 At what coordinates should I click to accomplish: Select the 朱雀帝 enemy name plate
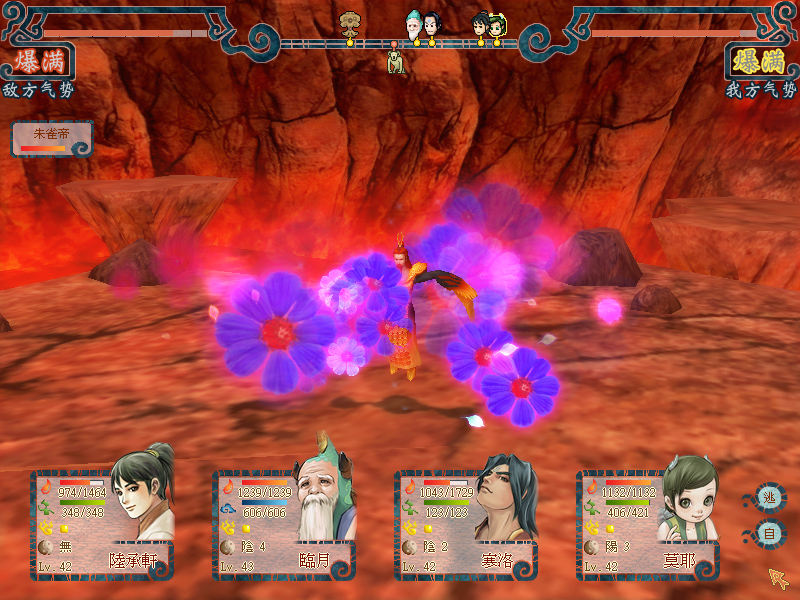(x=52, y=138)
